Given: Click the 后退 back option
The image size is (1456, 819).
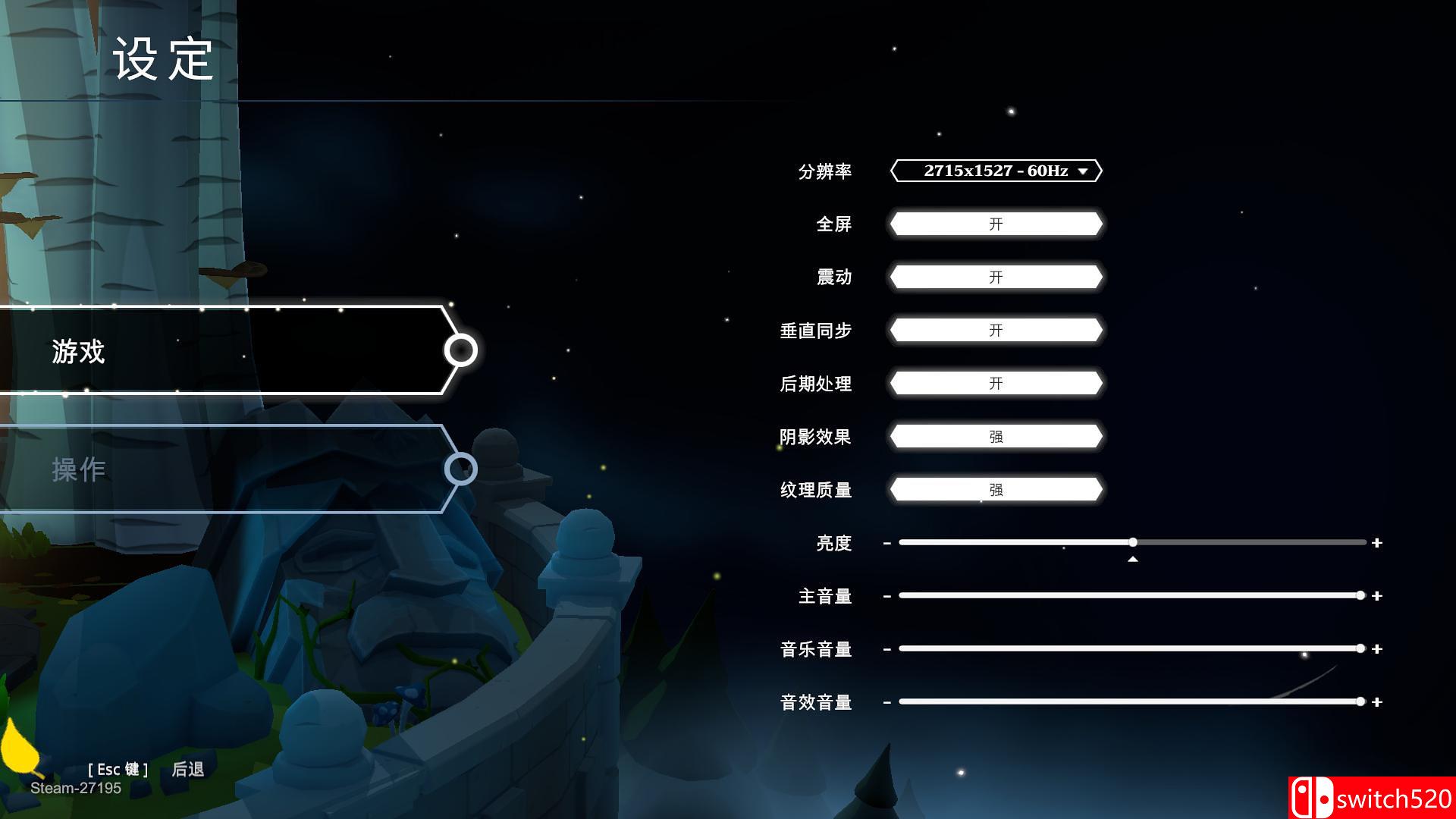Looking at the screenshot, I should pyautogui.click(x=189, y=768).
